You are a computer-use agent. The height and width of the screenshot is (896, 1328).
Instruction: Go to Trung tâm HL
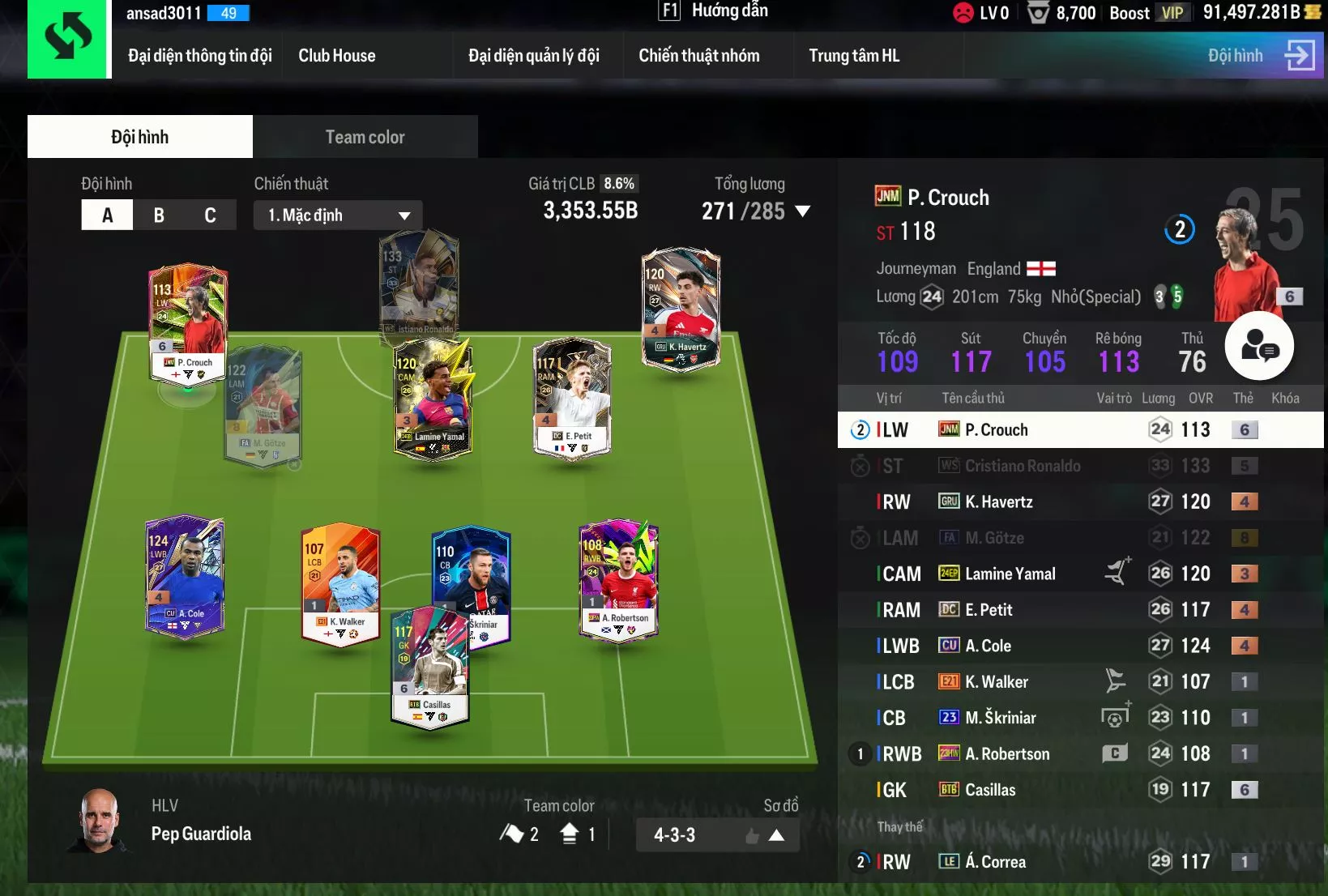[x=853, y=56]
